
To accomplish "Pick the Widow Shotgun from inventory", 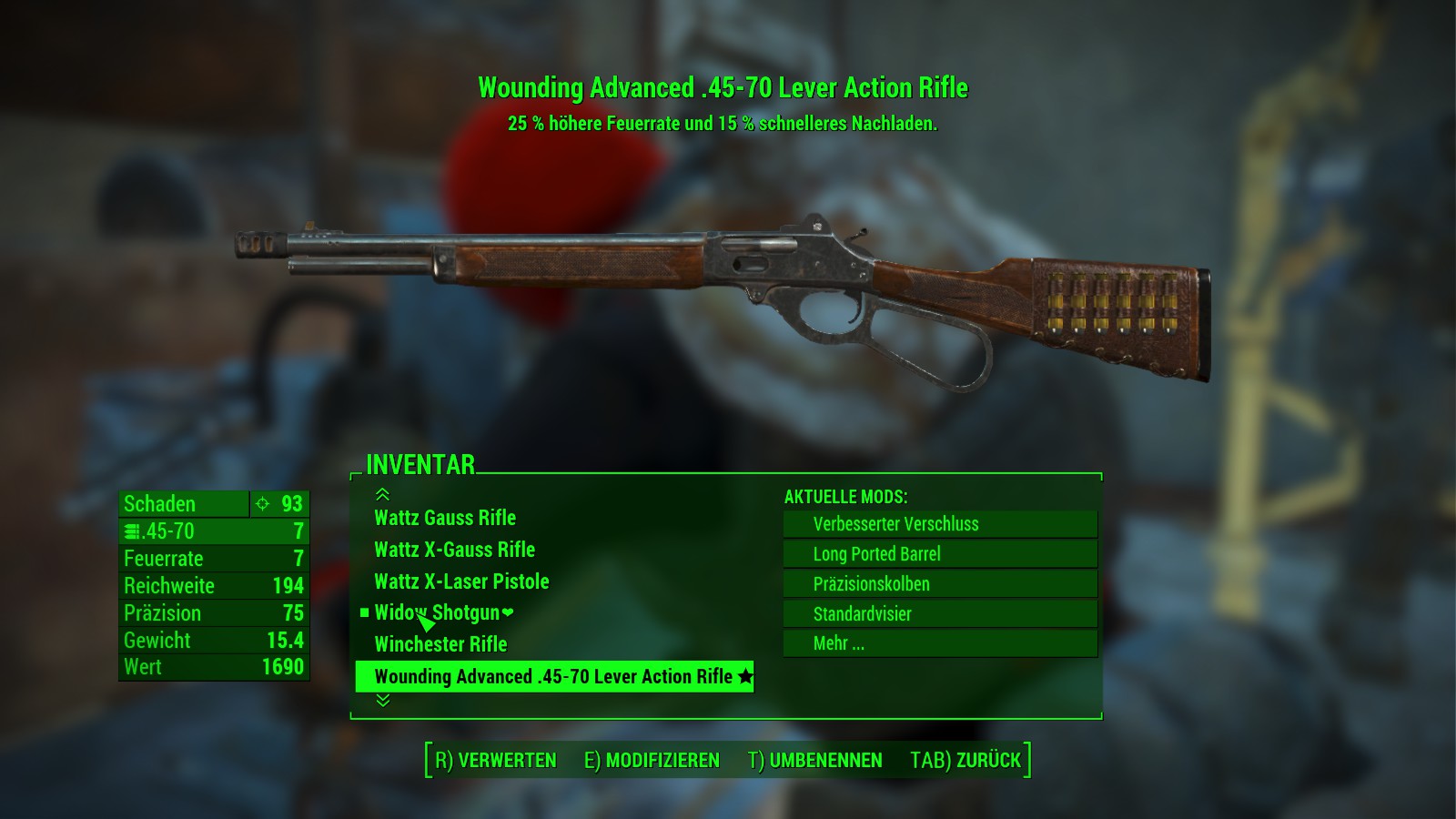I will tap(438, 612).
